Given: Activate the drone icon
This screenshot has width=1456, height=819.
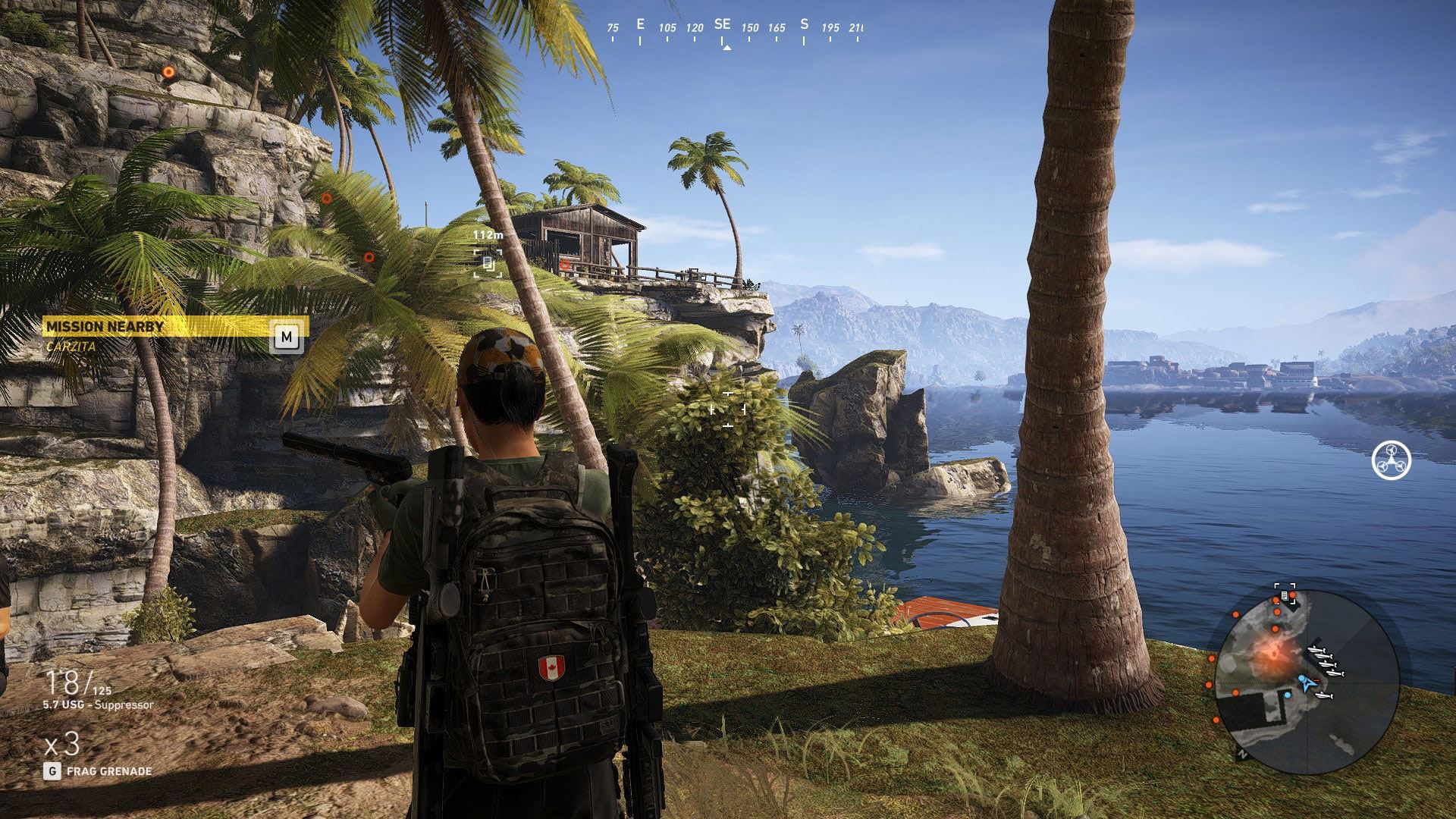Looking at the screenshot, I should (x=1391, y=460).
